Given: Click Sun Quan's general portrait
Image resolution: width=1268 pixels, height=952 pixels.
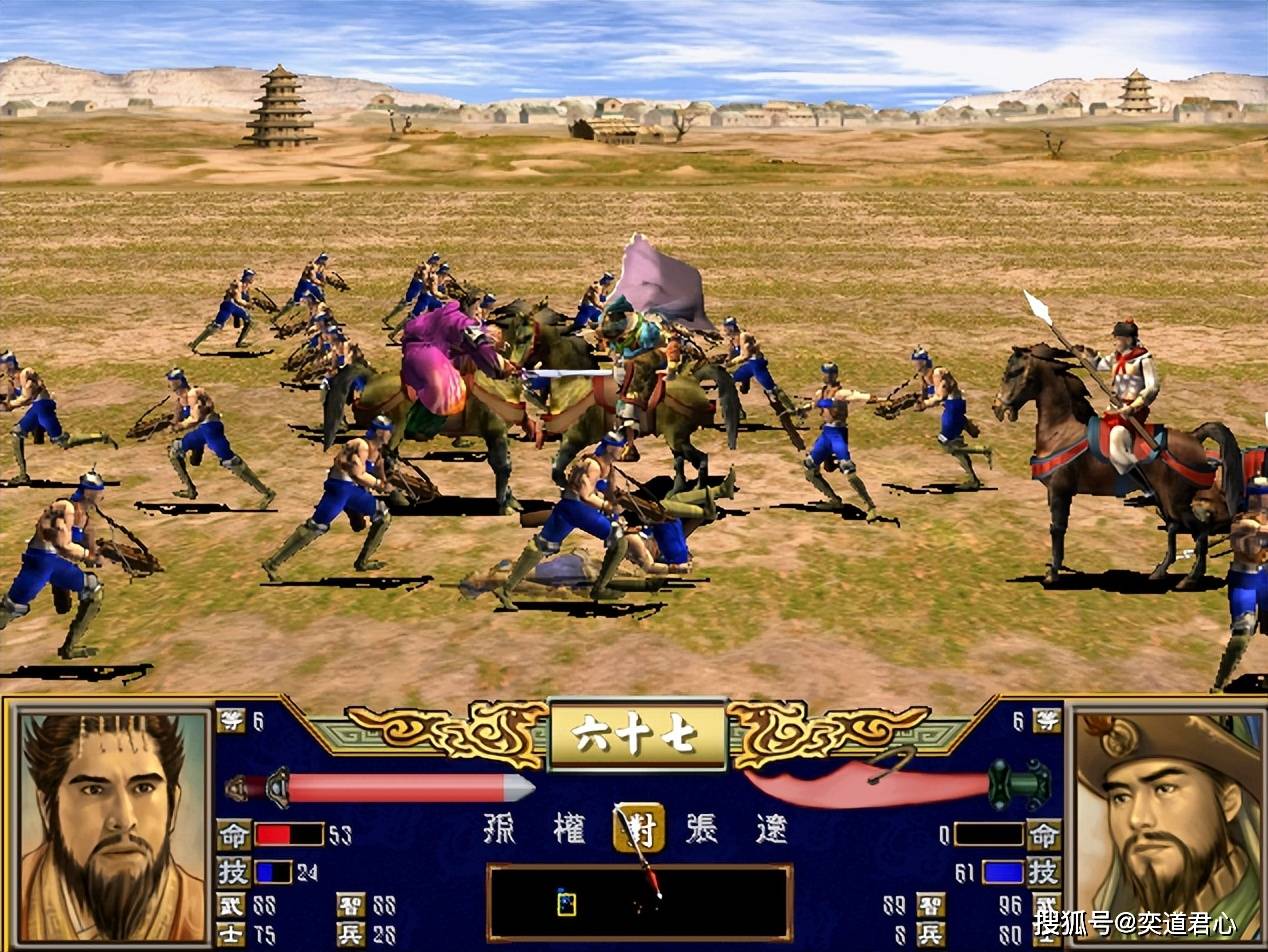Looking at the screenshot, I should [112, 826].
